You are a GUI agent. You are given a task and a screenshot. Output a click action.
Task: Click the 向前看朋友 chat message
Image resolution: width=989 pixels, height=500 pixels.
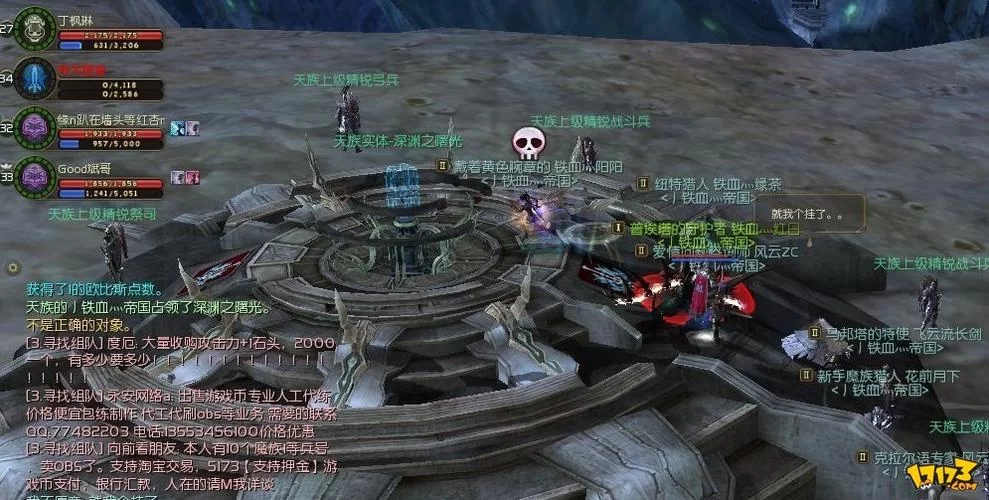click(x=180, y=458)
